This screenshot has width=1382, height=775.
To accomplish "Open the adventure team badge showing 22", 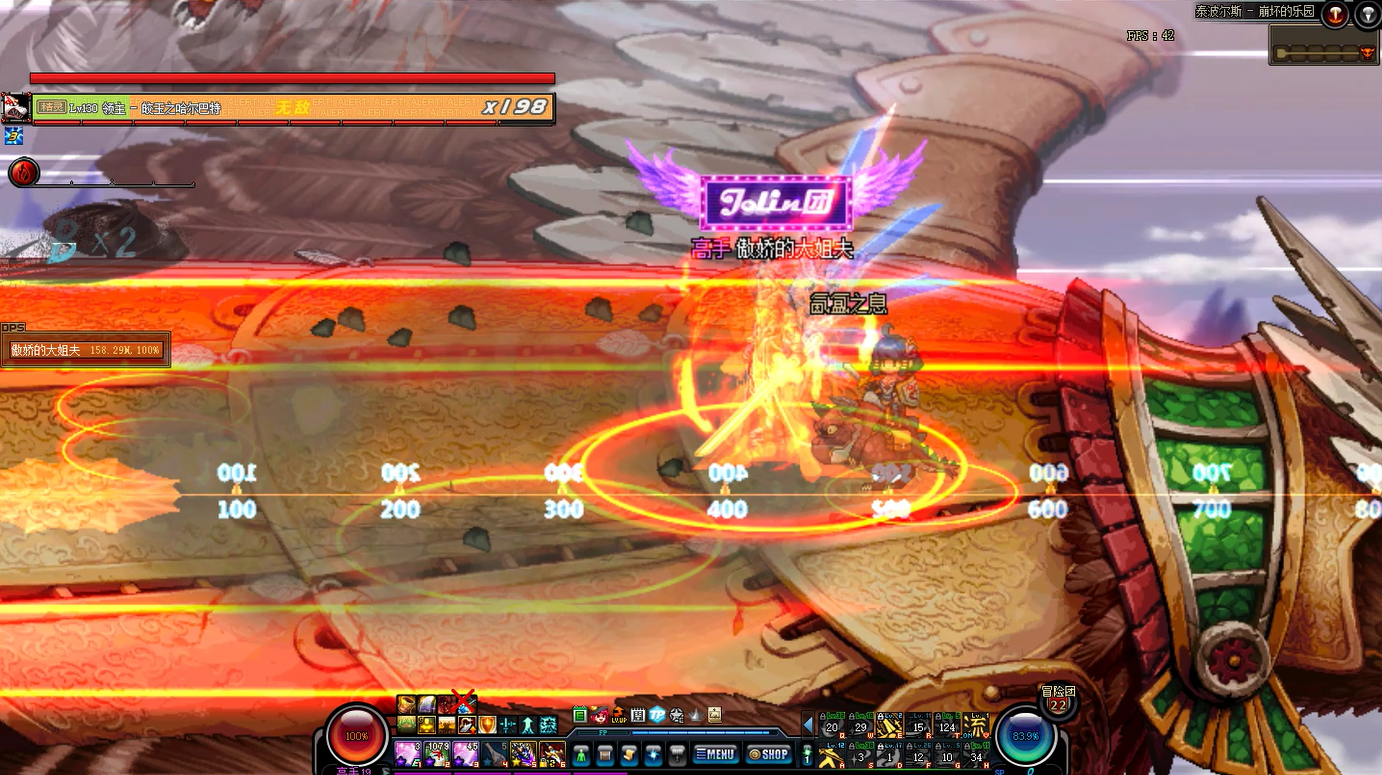I will (x=1056, y=704).
